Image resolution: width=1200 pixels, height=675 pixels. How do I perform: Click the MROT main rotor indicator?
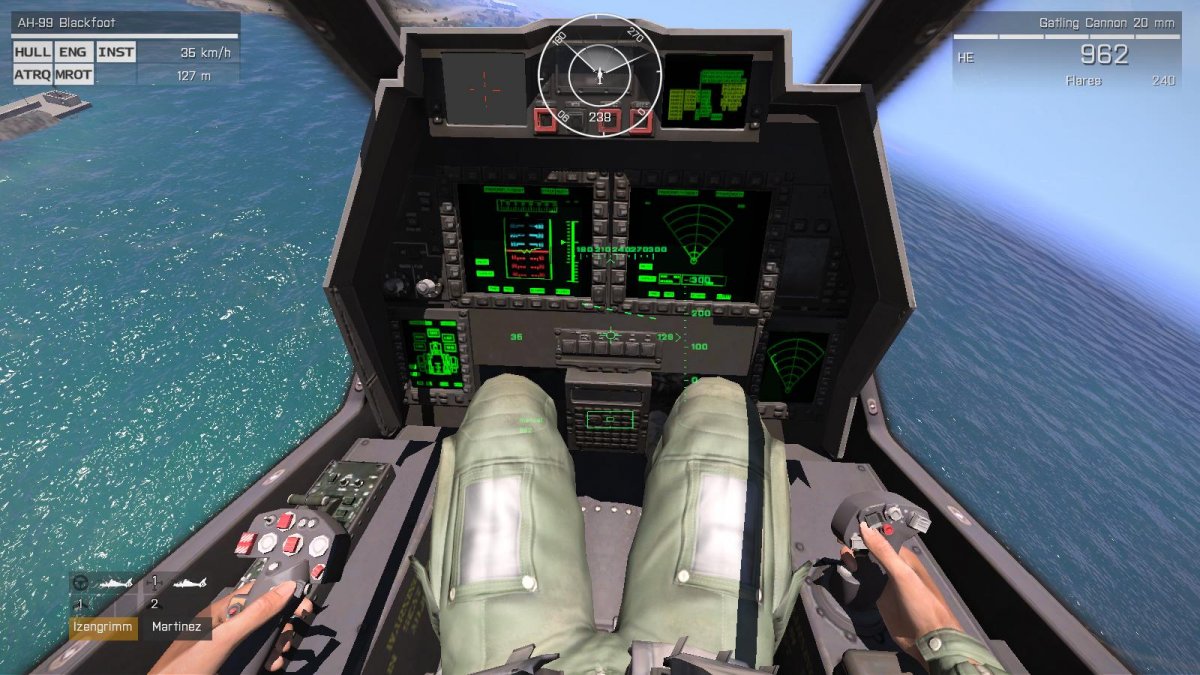tap(73, 74)
